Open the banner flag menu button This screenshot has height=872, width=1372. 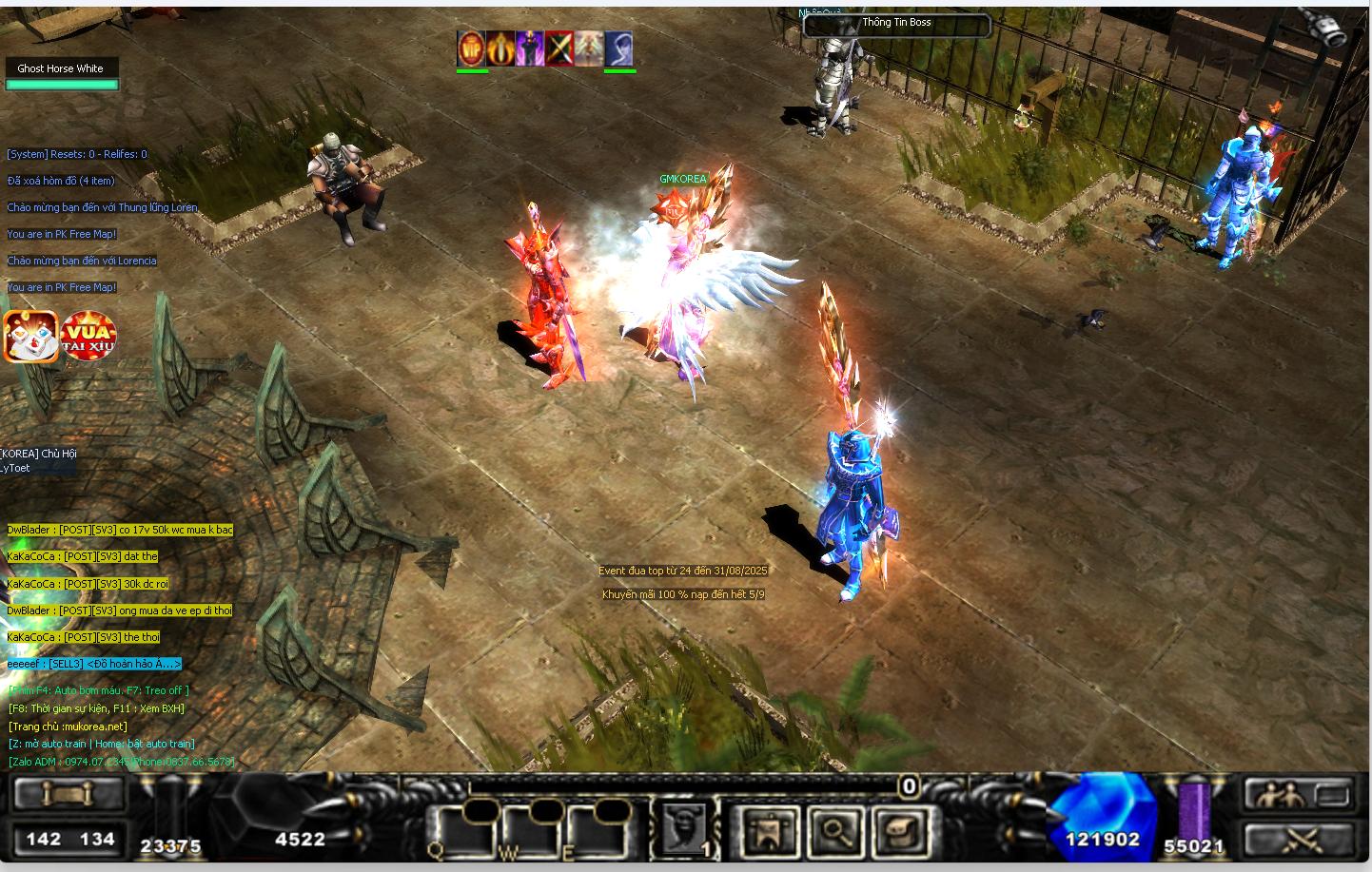(x=766, y=830)
